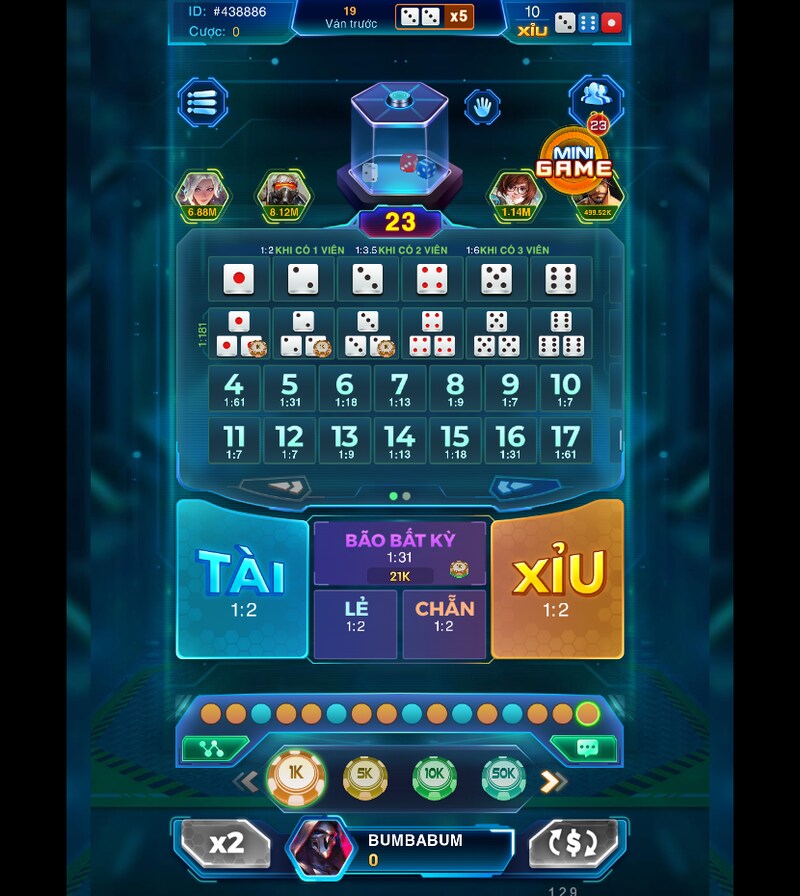Place a bet on TÀI

tap(241, 580)
